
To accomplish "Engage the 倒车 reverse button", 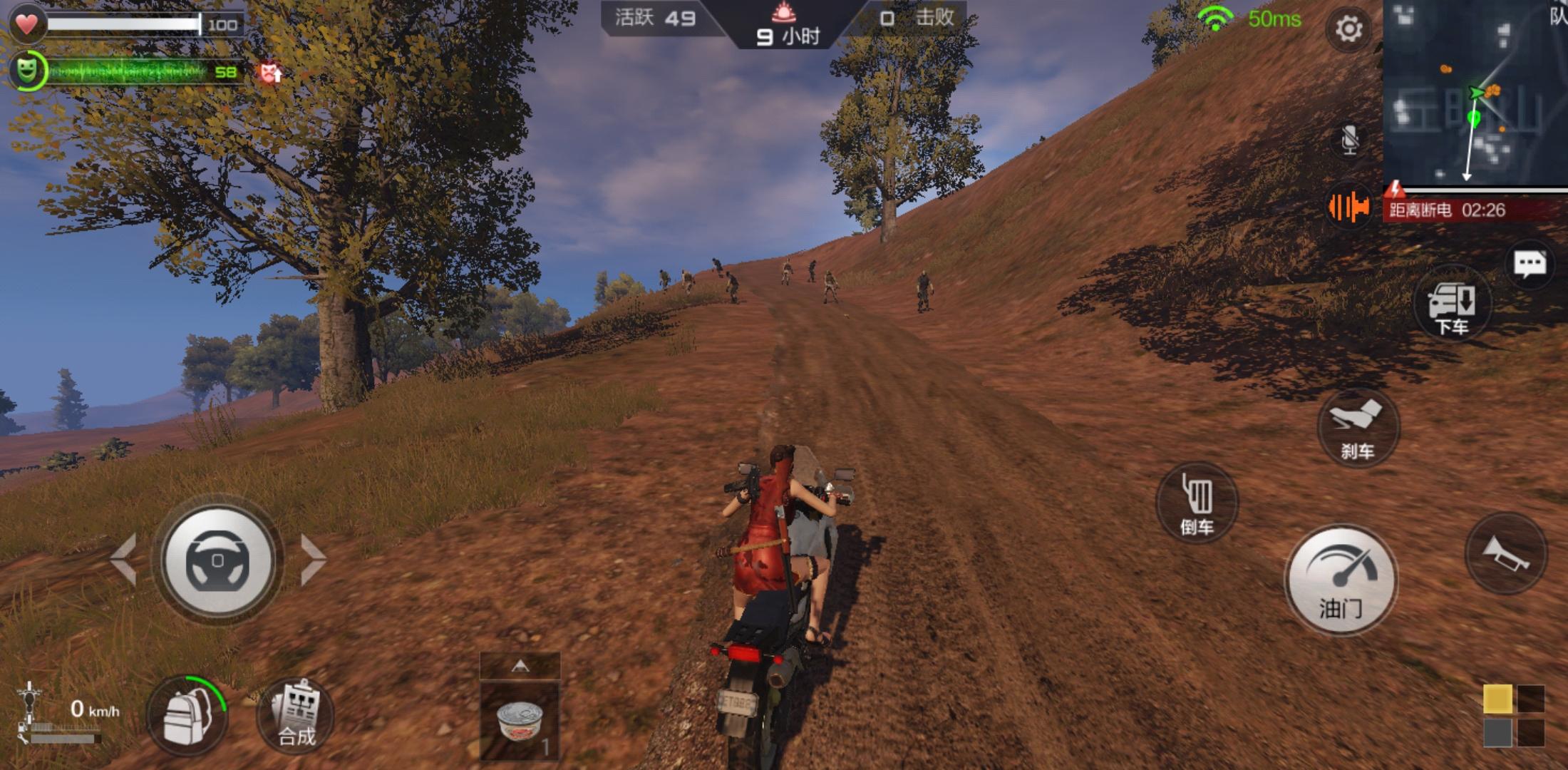I will pos(1197,503).
